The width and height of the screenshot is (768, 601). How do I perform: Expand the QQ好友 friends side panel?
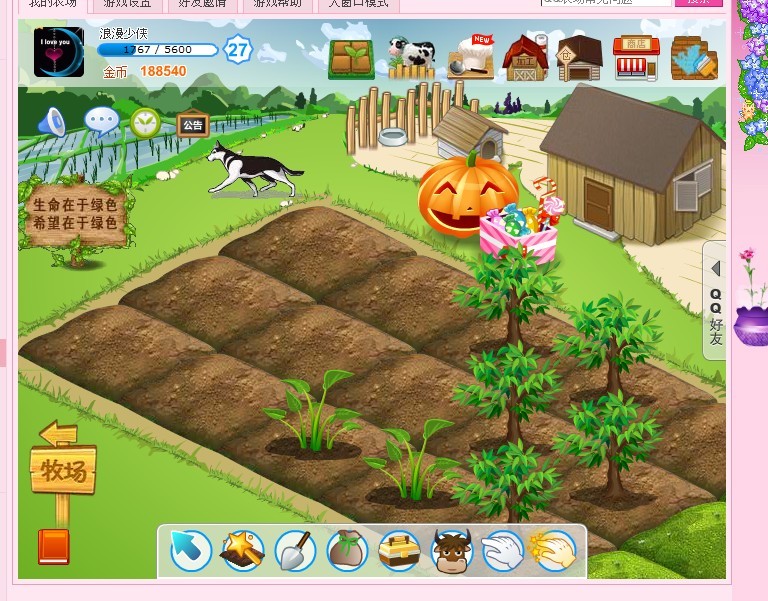click(x=716, y=300)
